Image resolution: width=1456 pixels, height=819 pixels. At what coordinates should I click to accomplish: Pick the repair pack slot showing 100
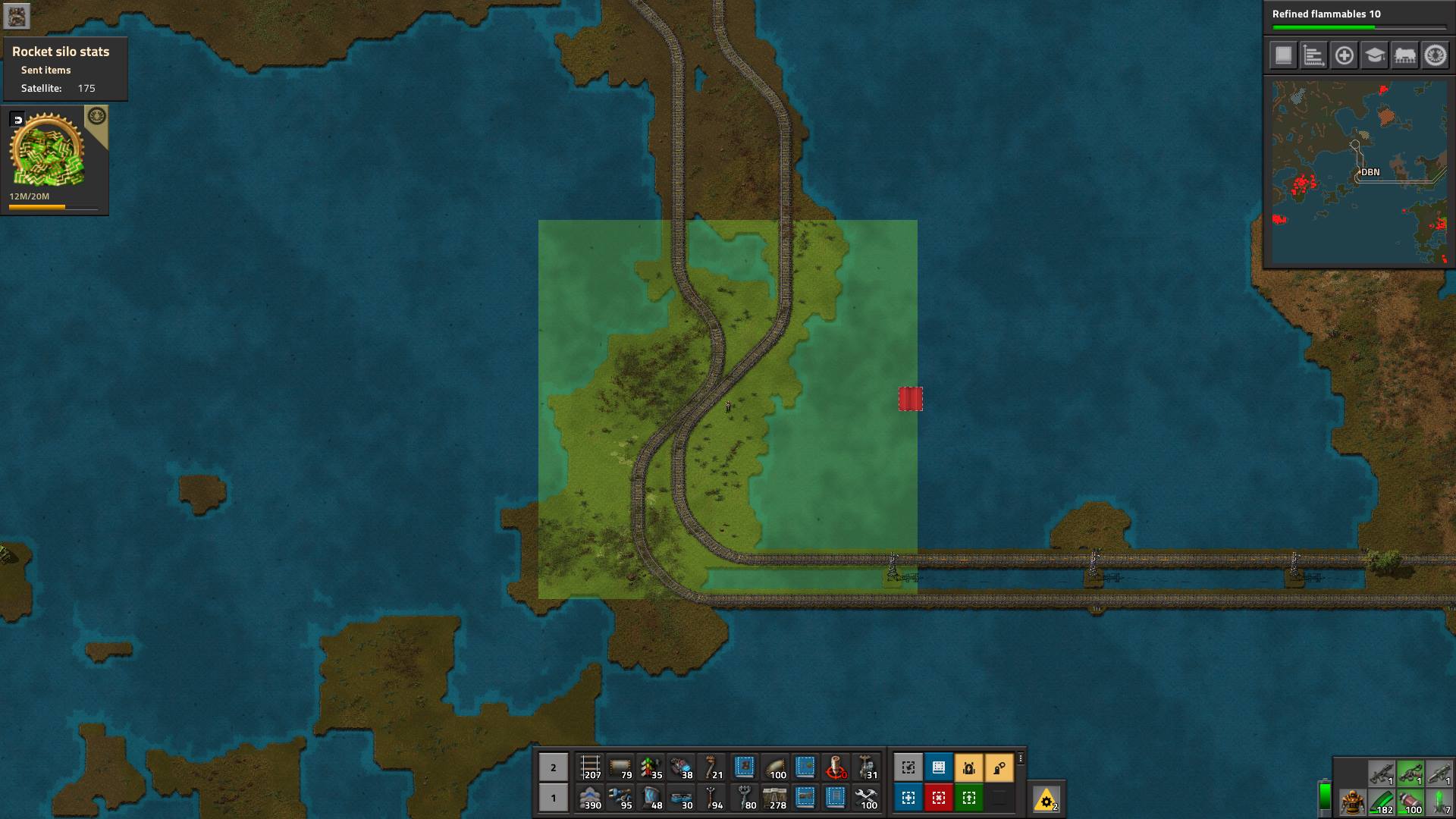tap(866, 798)
